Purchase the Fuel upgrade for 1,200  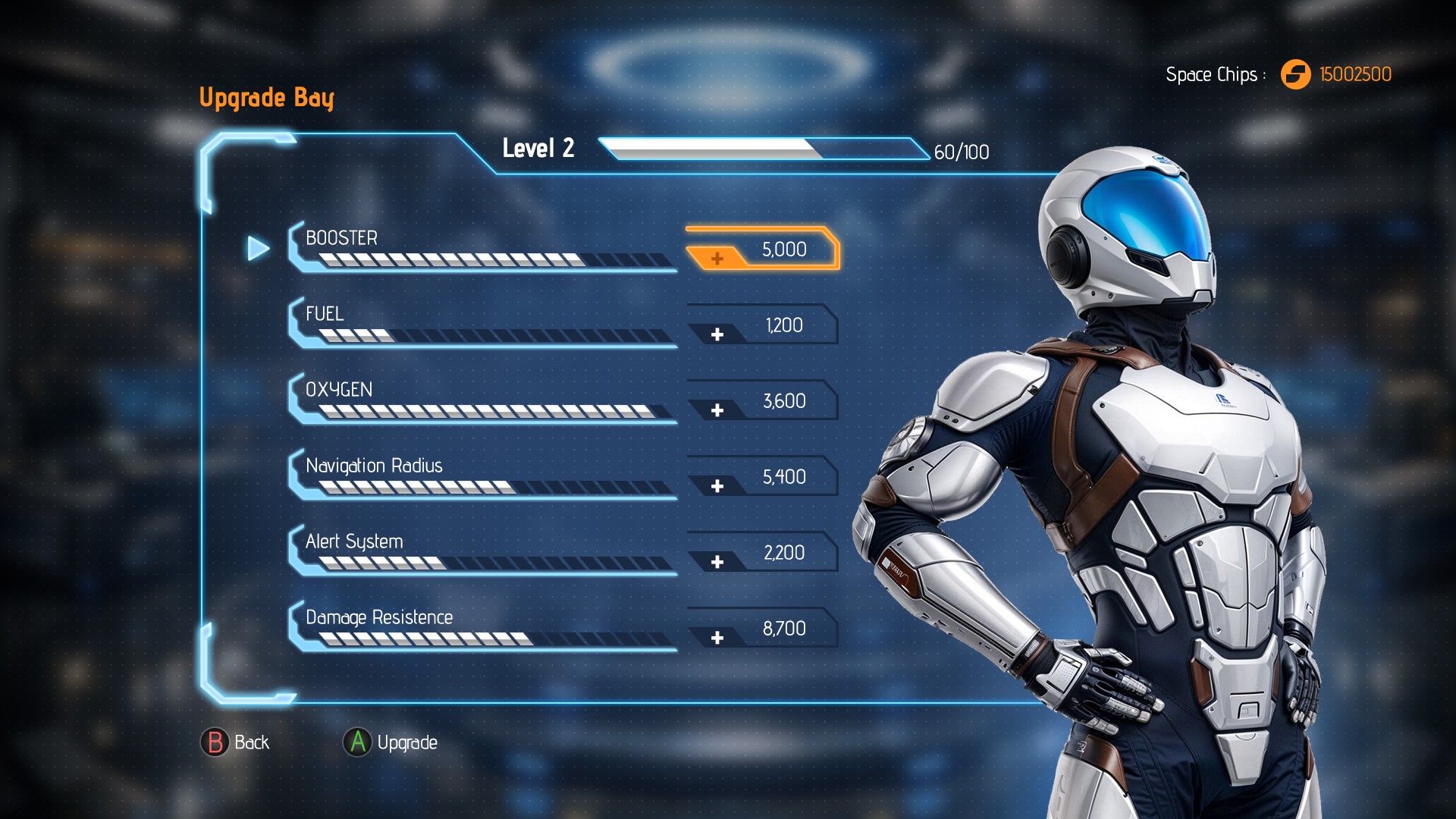click(x=762, y=325)
